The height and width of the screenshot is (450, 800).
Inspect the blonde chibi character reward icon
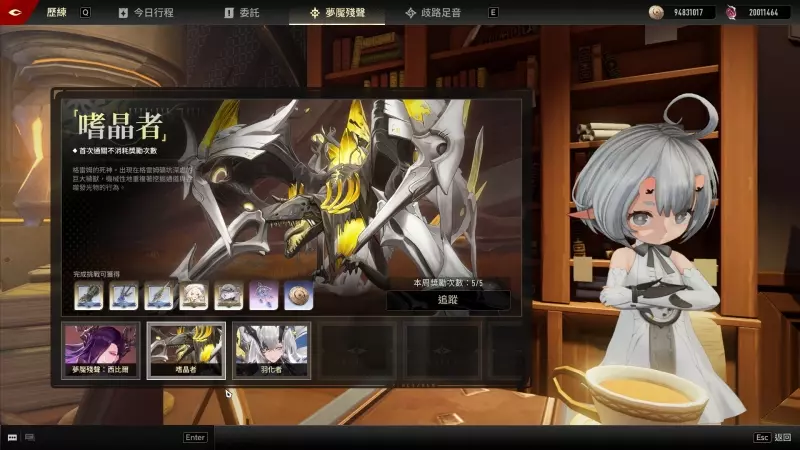click(193, 295)
